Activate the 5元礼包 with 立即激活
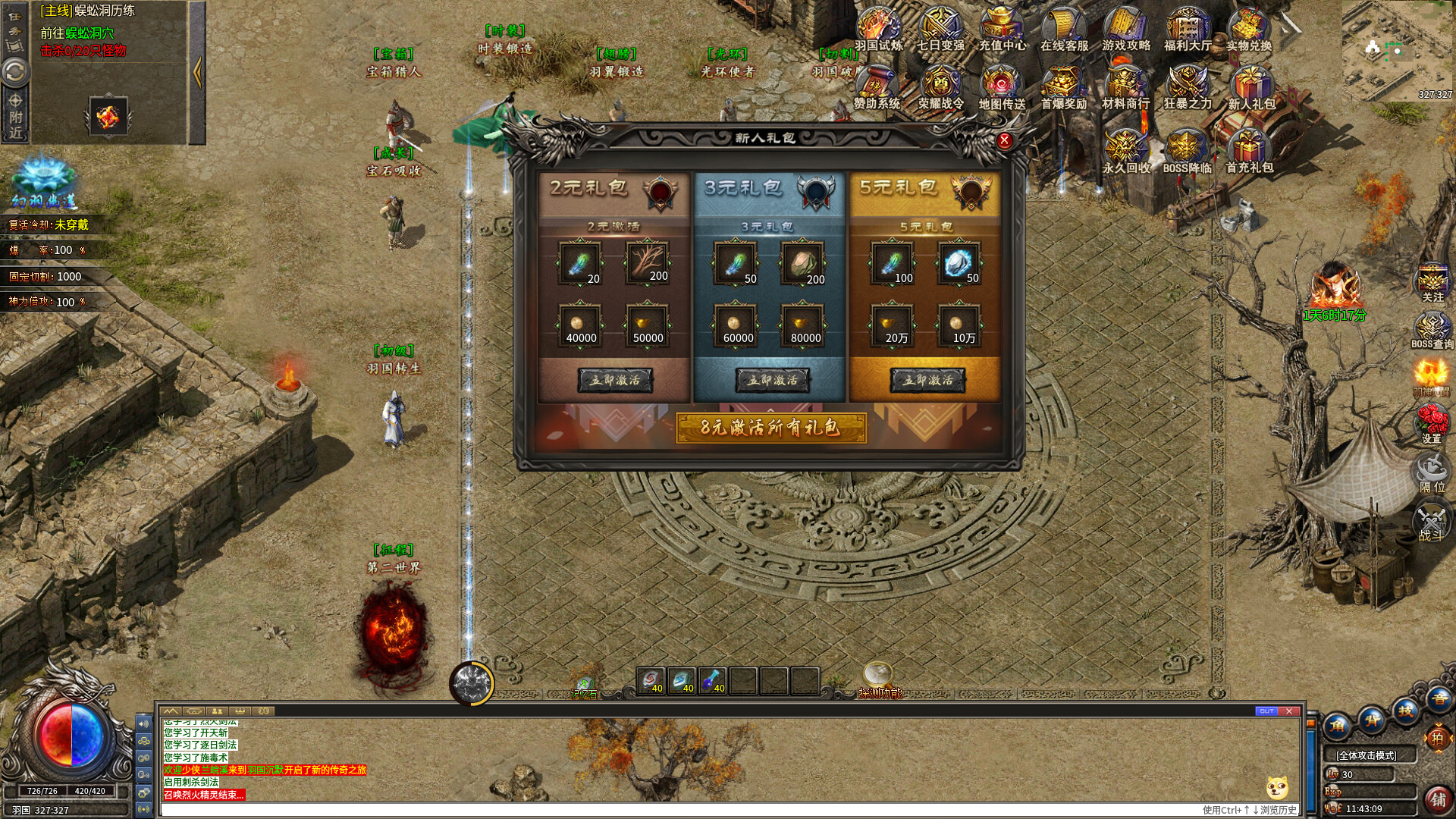 coord(927,380)
